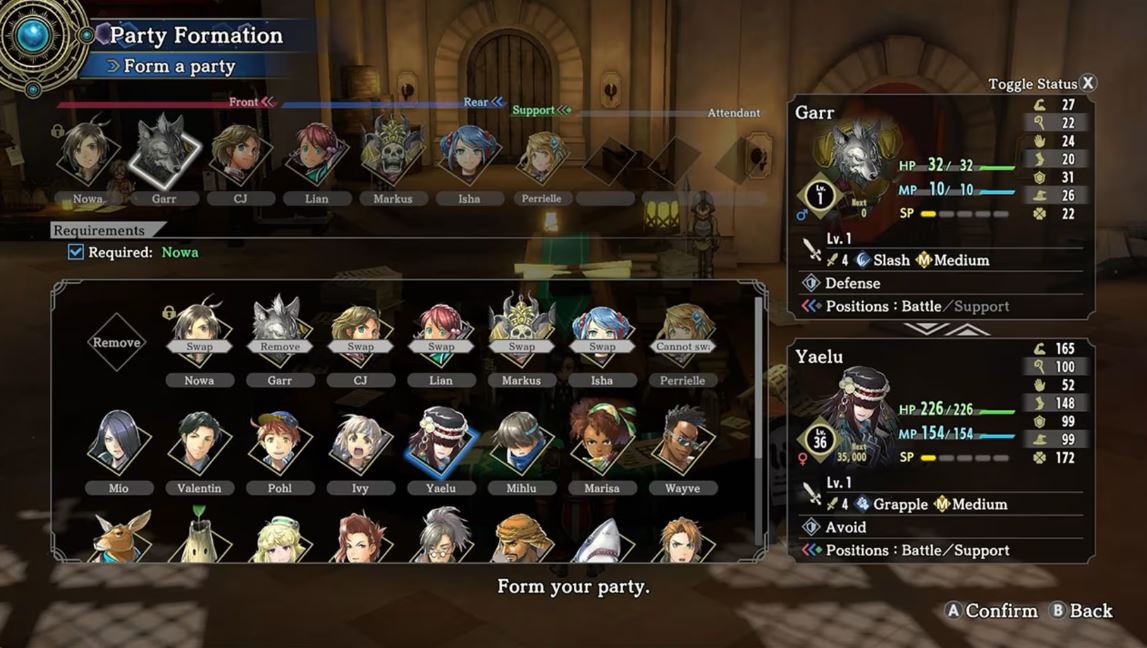Select Nowa's slot in the formation bar

(87, 155)
